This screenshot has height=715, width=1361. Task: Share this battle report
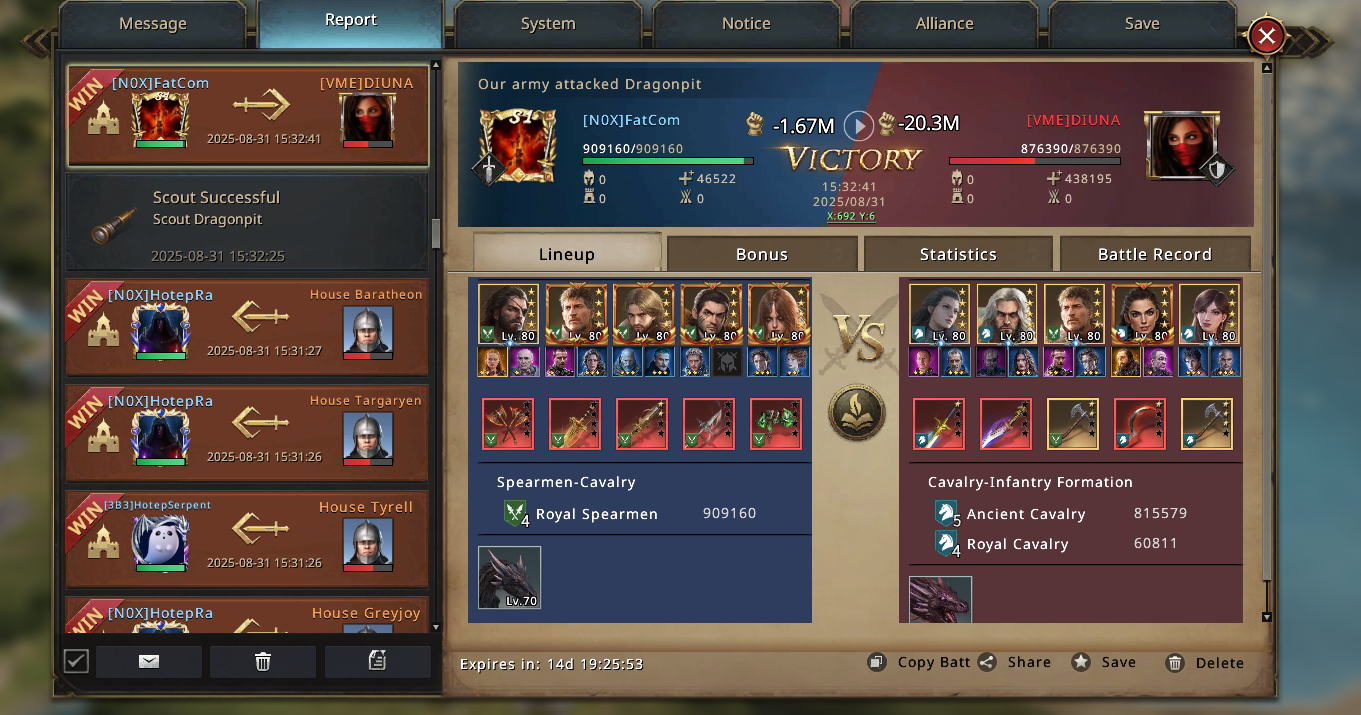[1016, 662]
